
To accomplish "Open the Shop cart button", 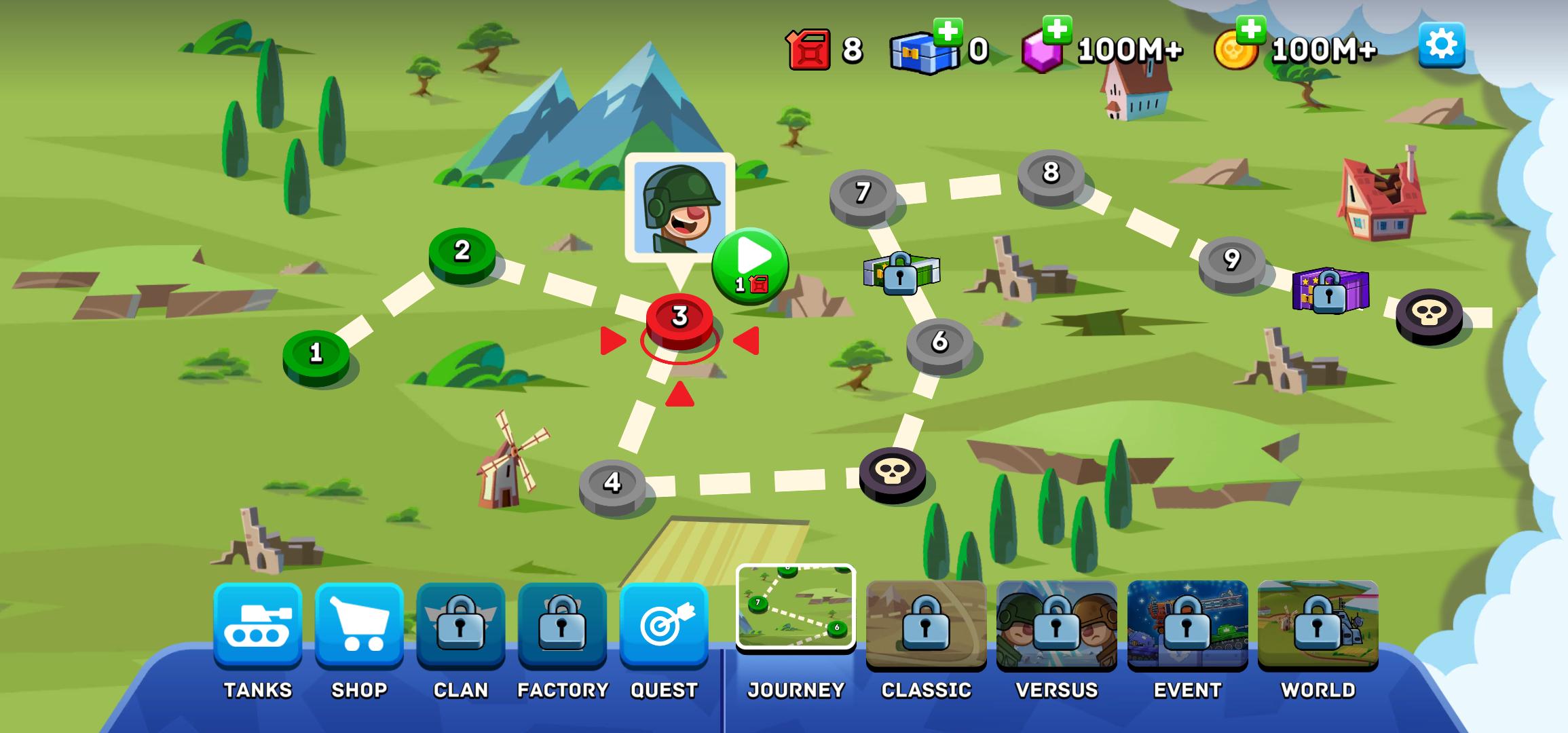I will coord(359,625).
